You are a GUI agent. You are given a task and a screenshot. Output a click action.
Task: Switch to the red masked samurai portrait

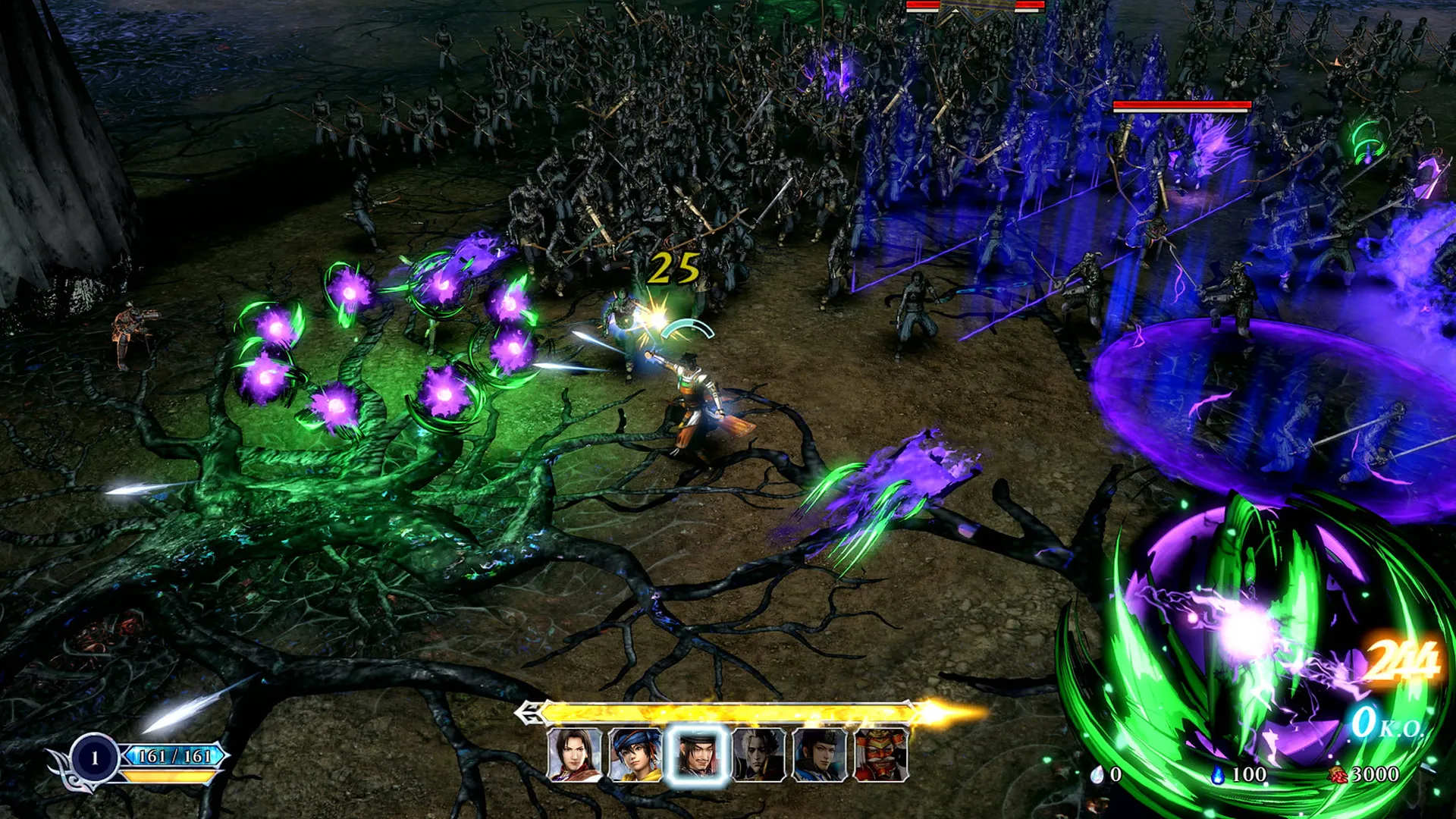click(x=880, y=755)
